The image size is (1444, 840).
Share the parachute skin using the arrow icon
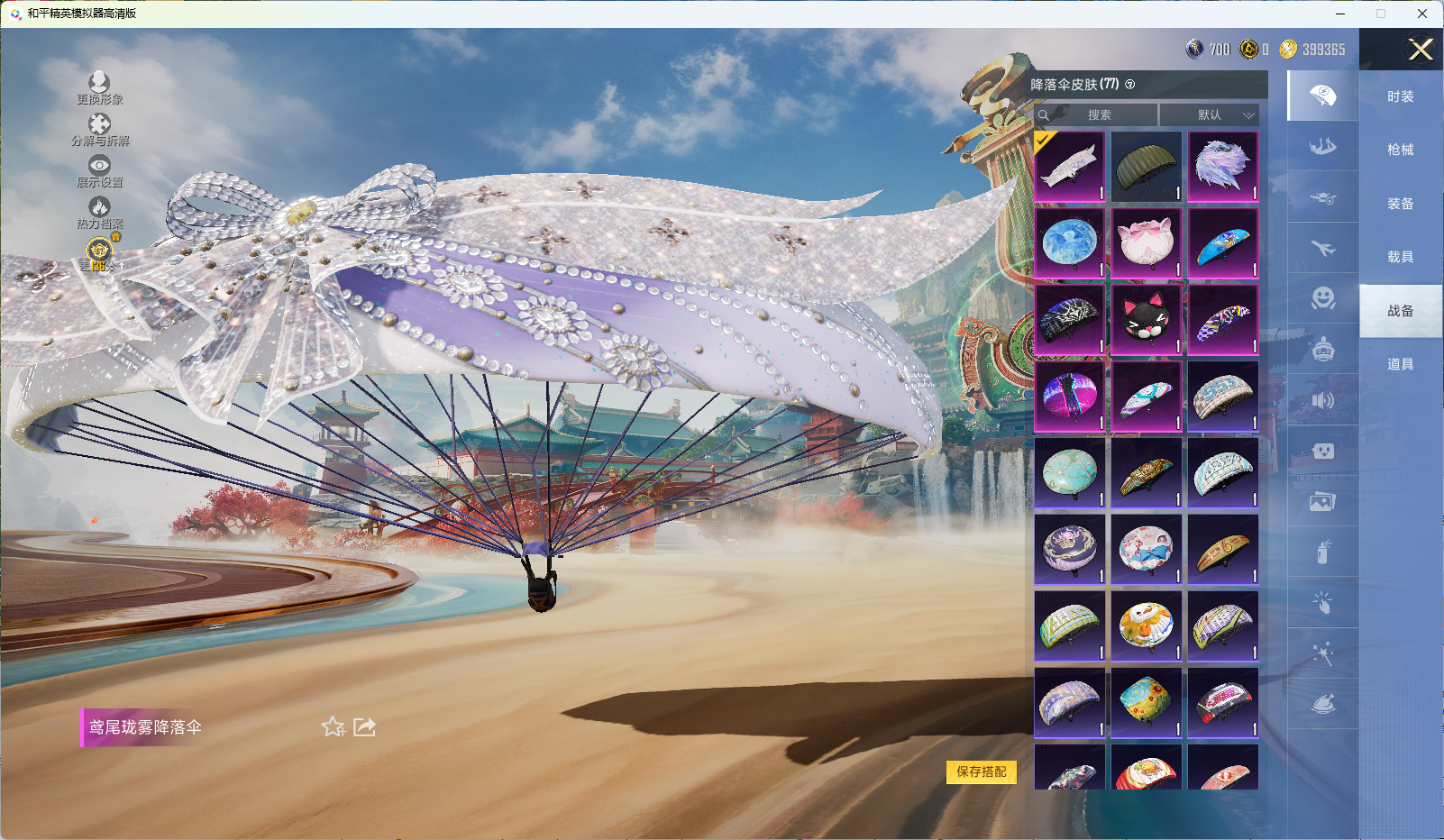pos(364,726)
